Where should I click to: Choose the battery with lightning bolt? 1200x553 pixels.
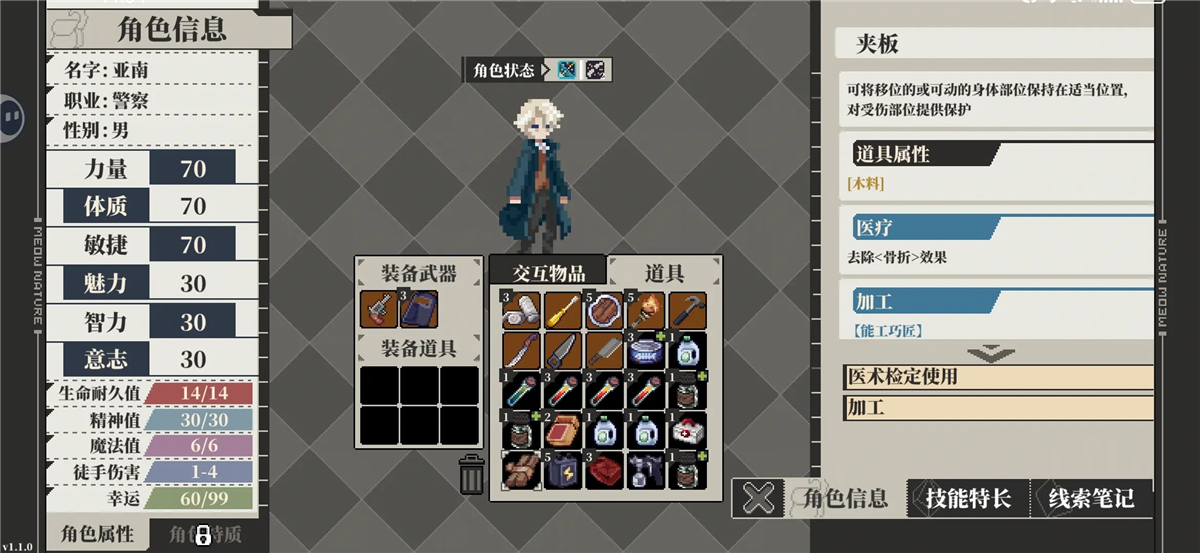click(x=564, y=471)
